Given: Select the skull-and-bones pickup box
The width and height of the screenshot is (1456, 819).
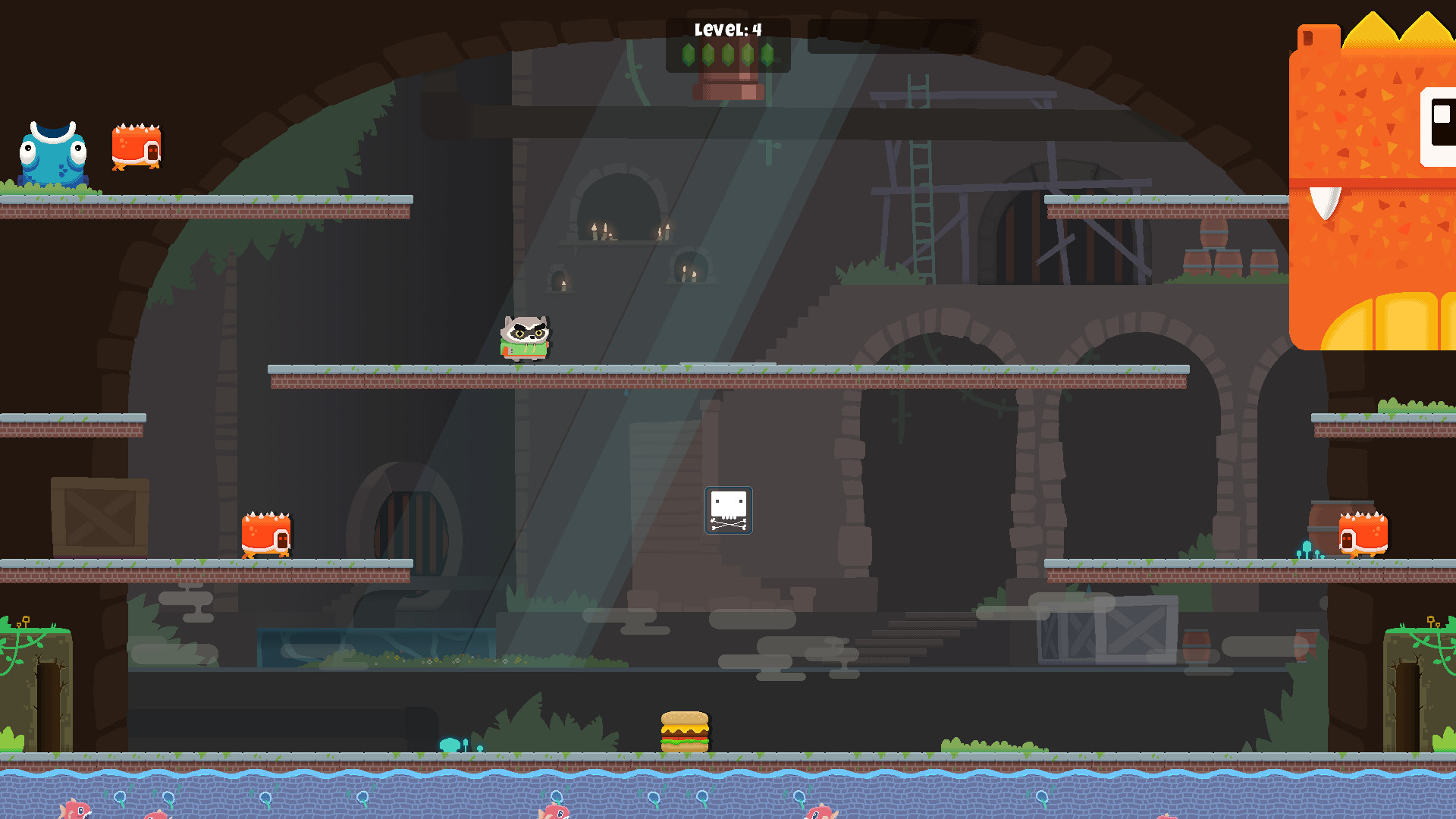Looking at the screenshot, I should pyautogui.click(x=728, y=510).
